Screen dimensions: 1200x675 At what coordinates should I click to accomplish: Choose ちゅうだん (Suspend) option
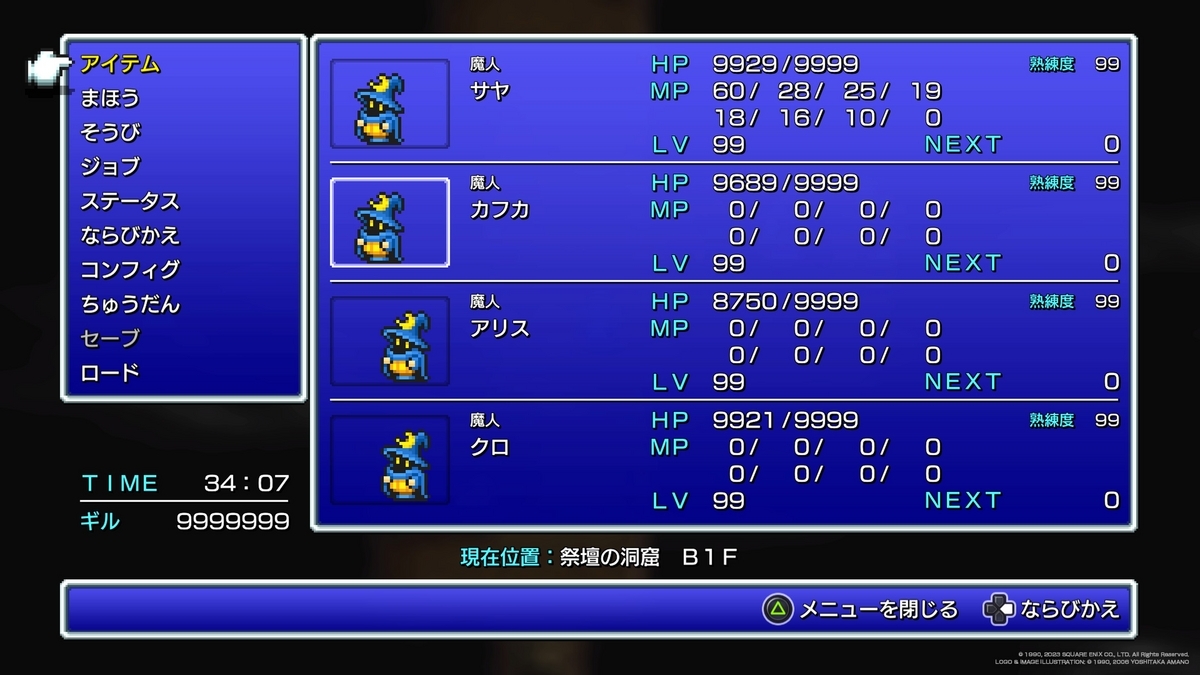tap(130, 304)
